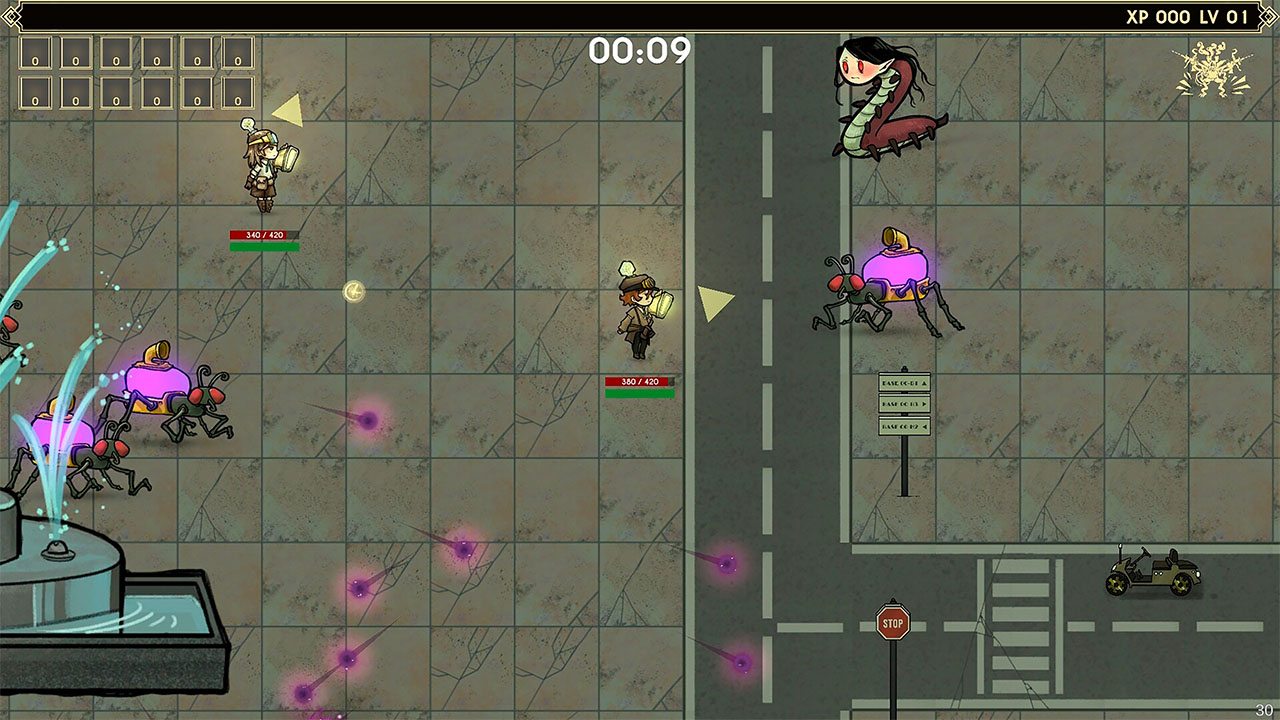Click the diamond emblem beside the XP banner
This screenshot has height=720, width=1280.
pos(1267,16)
